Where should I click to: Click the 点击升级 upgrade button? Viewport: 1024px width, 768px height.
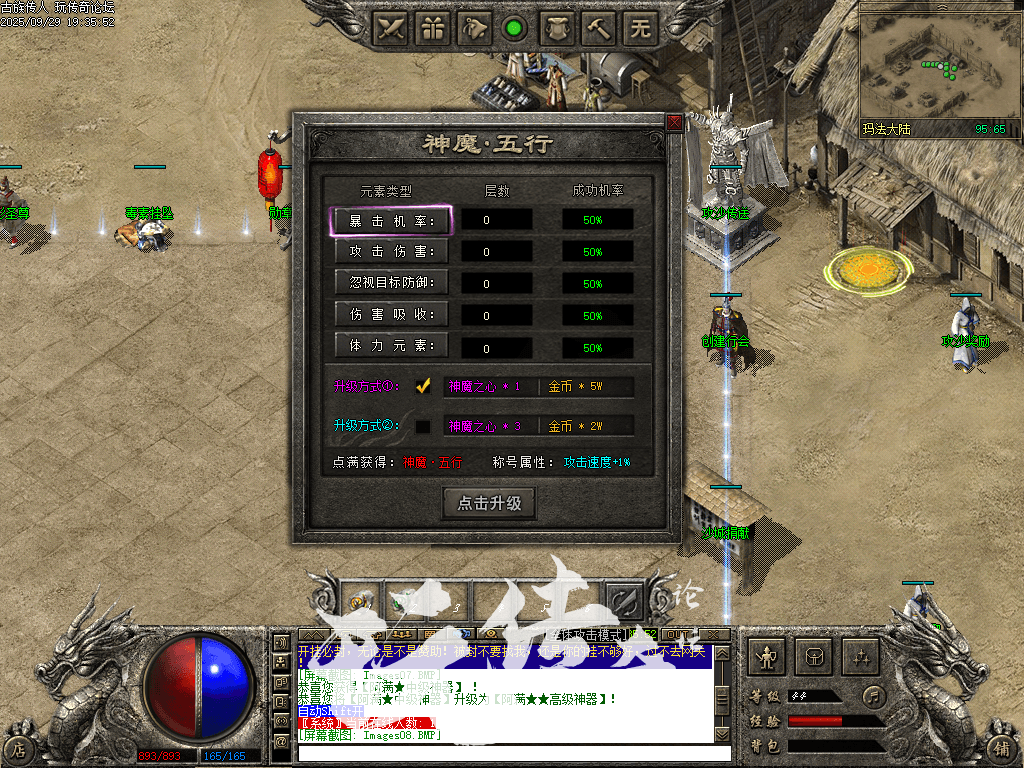coord(489,503)
